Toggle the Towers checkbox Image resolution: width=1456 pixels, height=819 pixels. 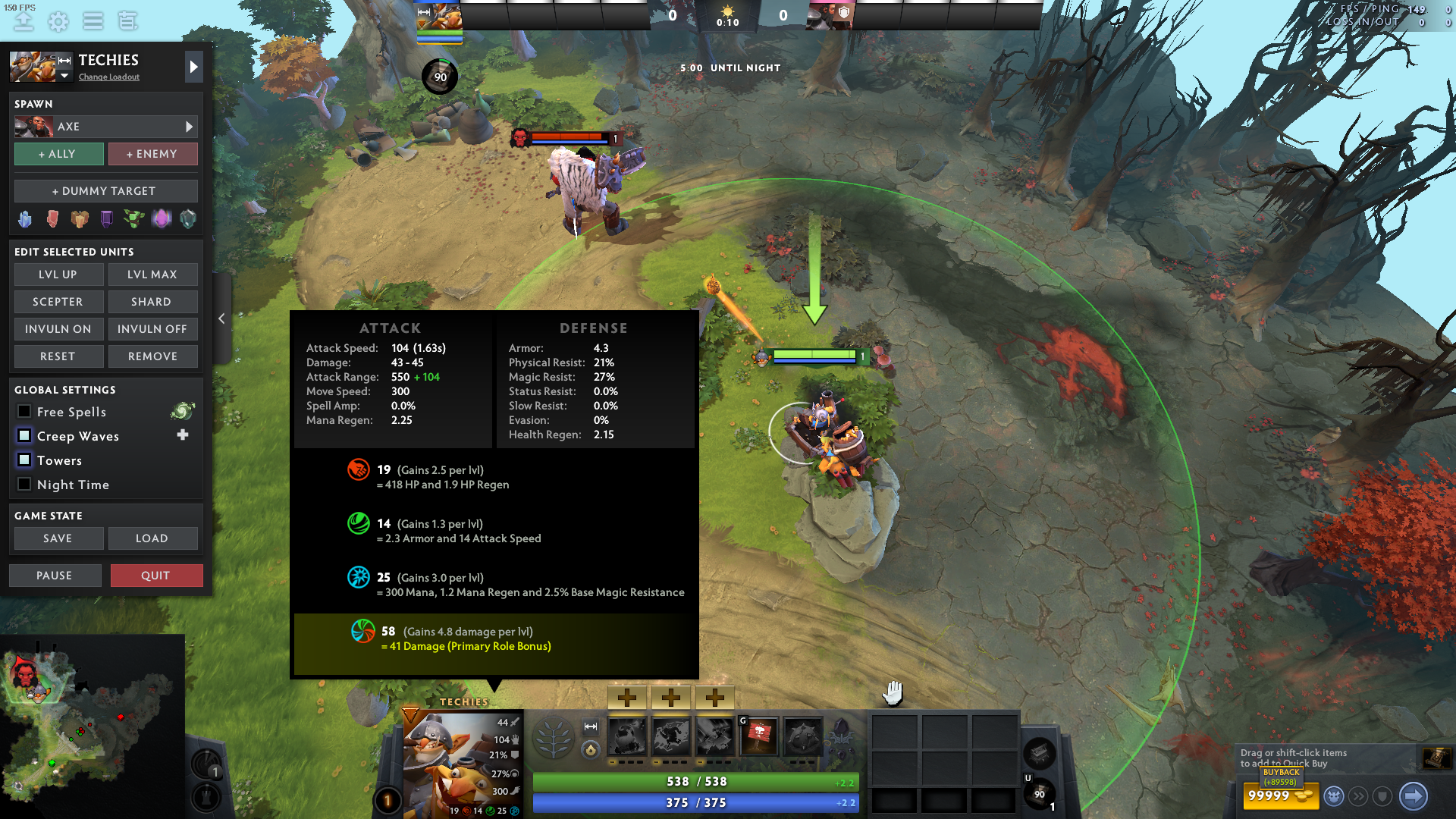24,460
